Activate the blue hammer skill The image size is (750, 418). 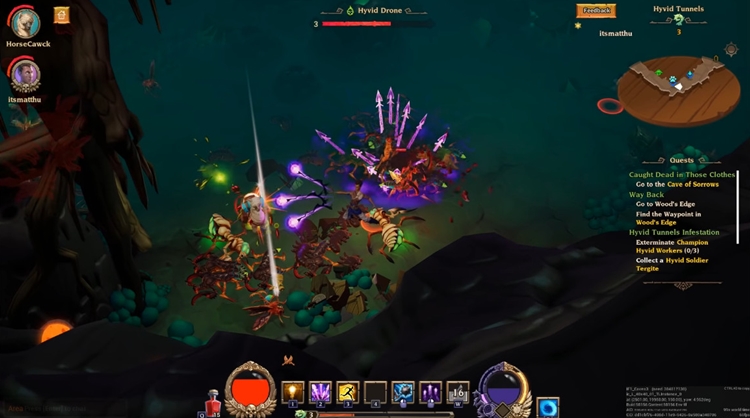tap(403, 391)
